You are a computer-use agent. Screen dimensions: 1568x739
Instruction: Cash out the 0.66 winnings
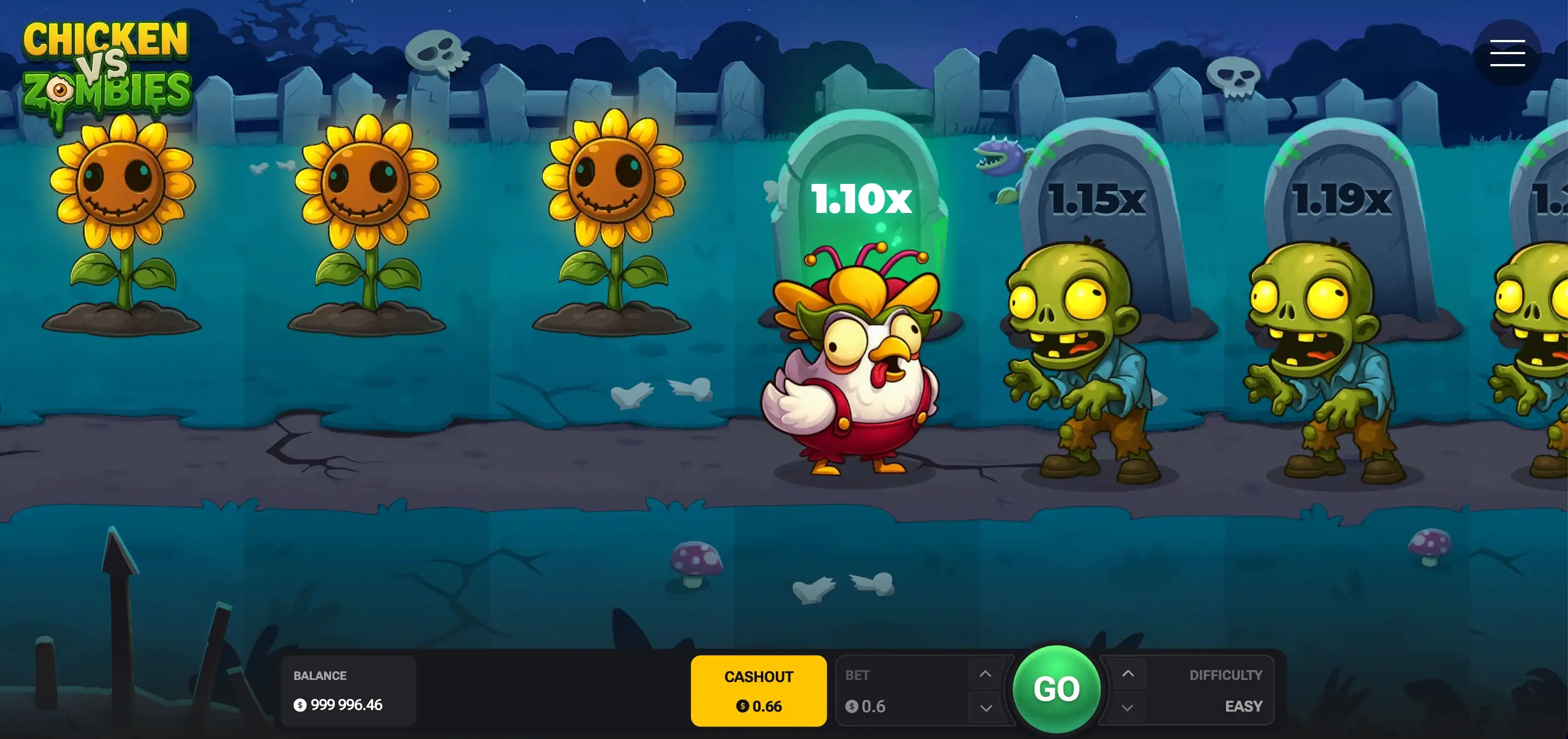[758, 690]
